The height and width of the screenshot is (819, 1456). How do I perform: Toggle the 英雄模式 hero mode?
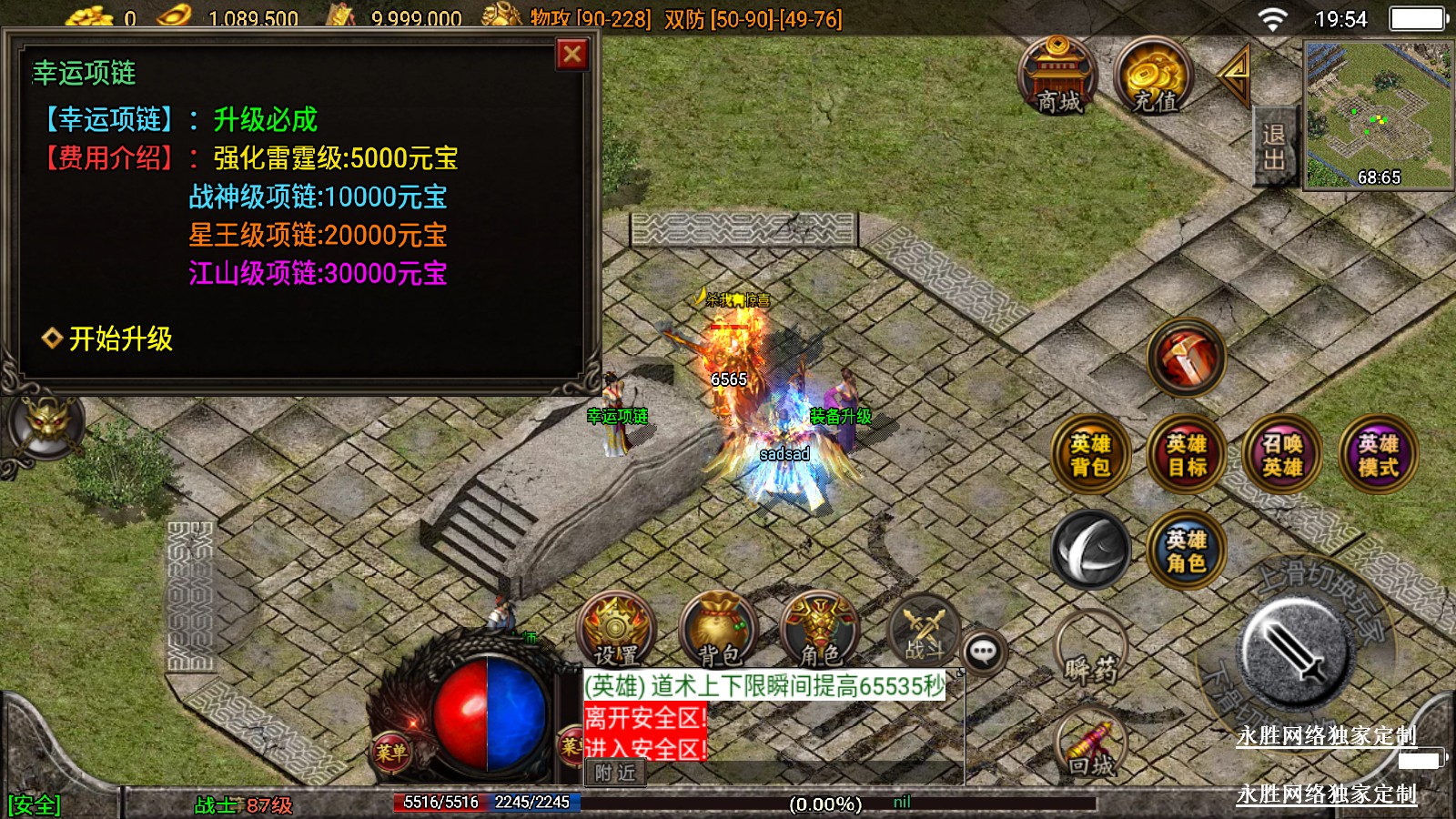[x=1378, y=455]
